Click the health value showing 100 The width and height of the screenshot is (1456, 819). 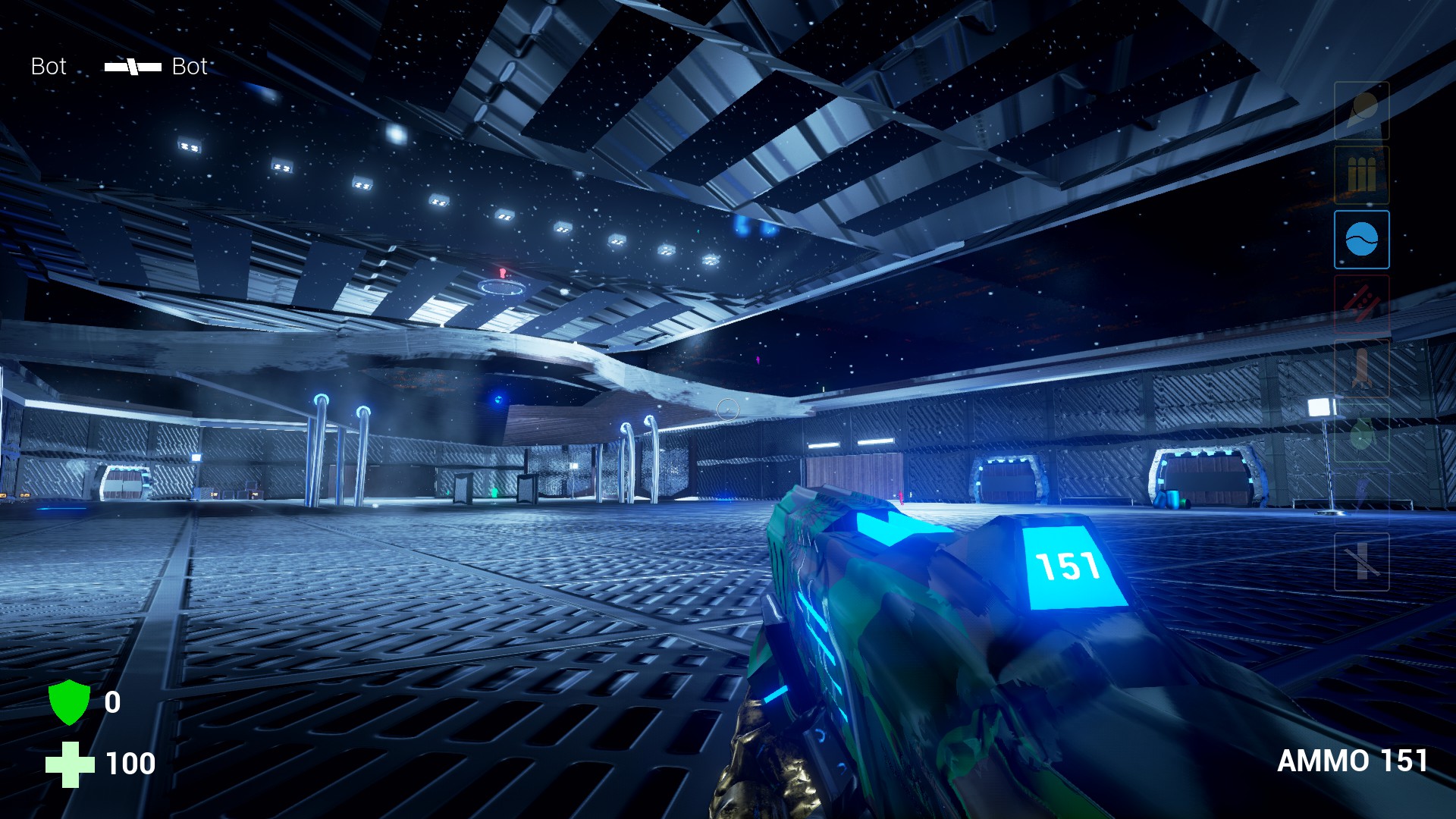127,764
